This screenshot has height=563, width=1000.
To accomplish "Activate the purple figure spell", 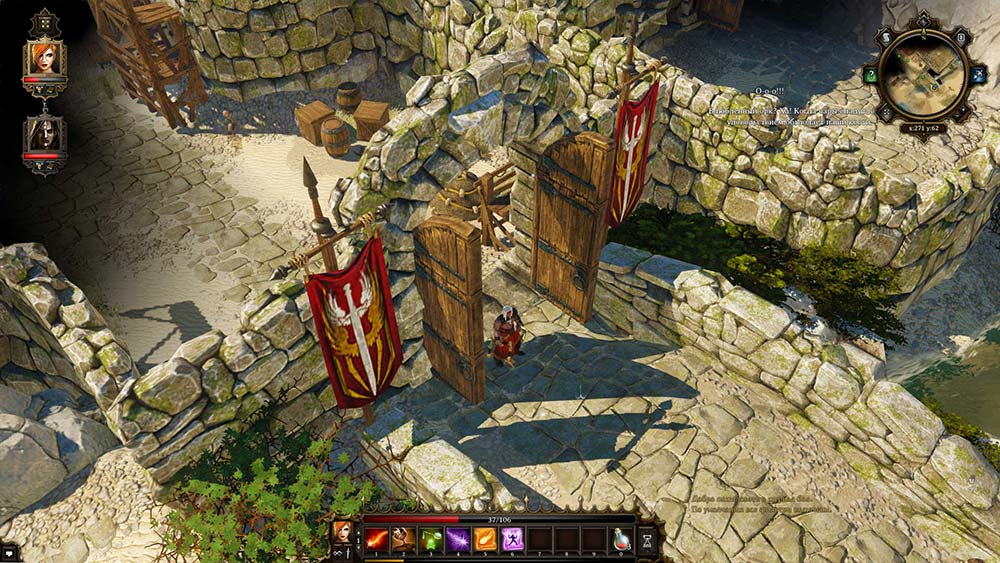I will [x=512, y=539].
